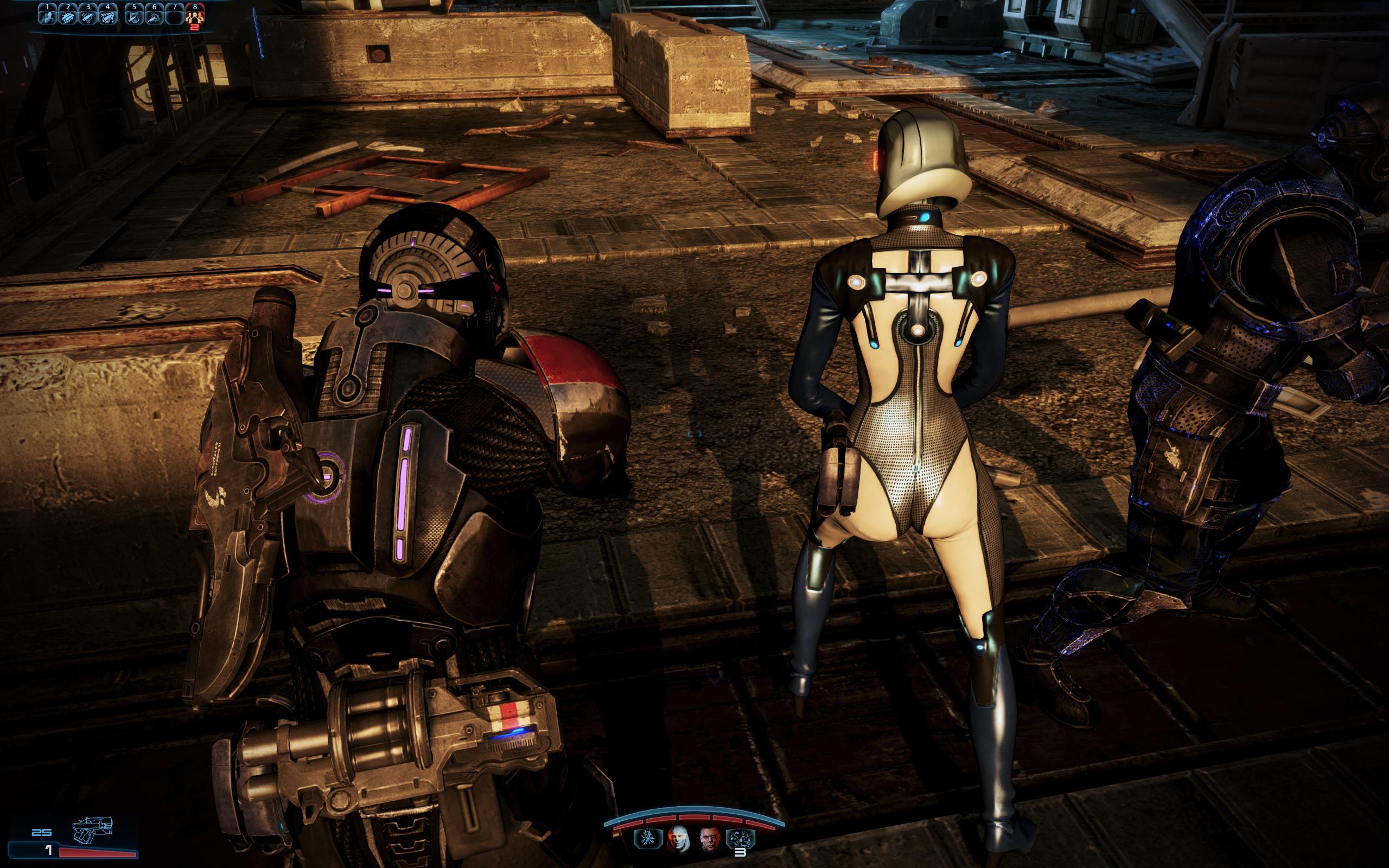
Task: Choose the dark-haired male squadmate portrait
Action: click(710, 839)
